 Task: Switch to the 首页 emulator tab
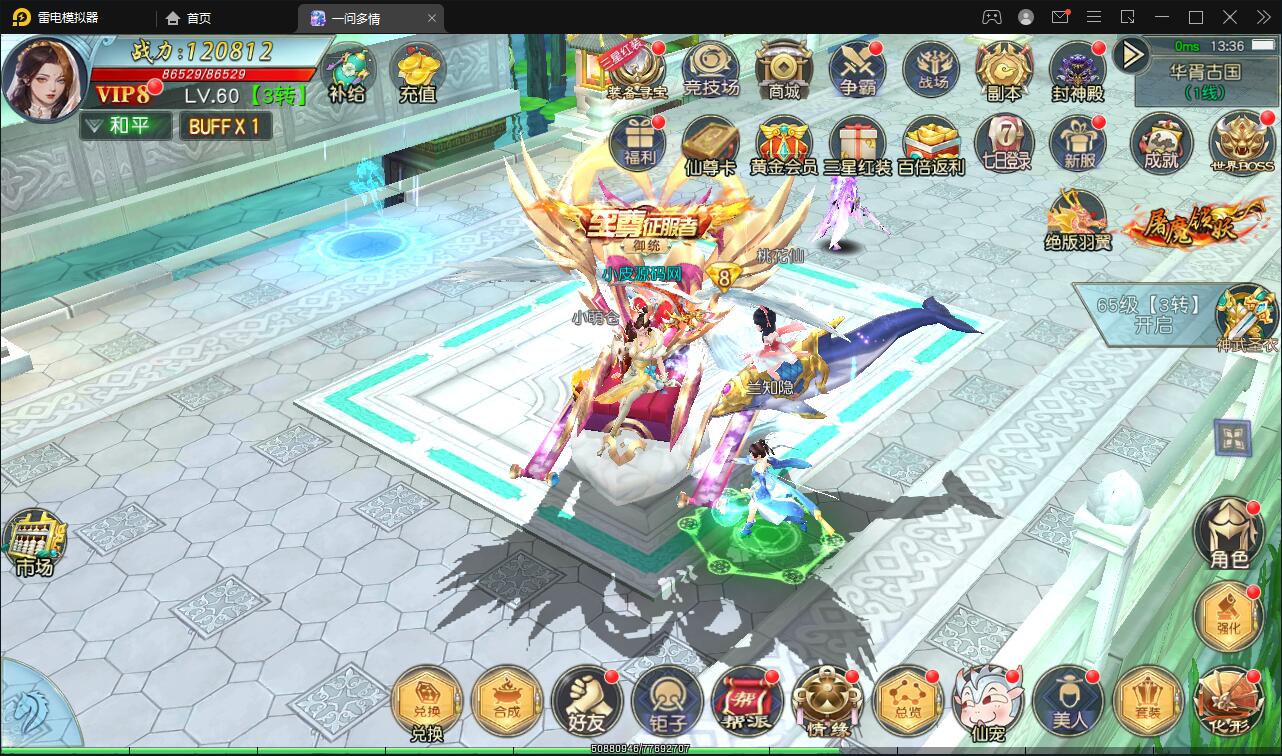187,17
